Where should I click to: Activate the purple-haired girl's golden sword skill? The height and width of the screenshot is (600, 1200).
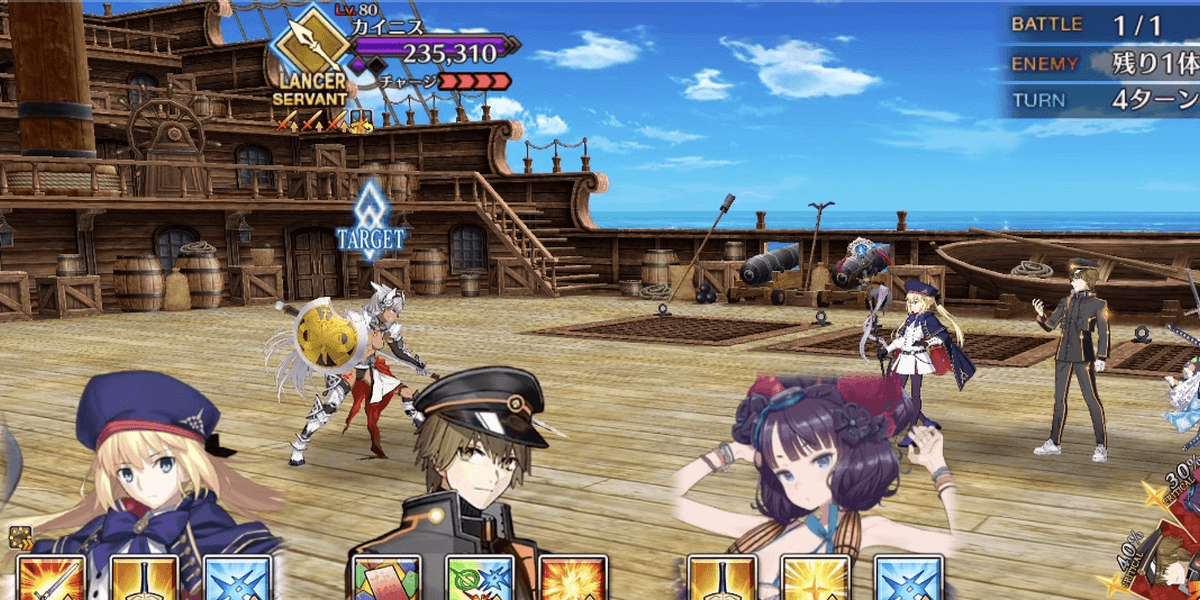point(720,580)
